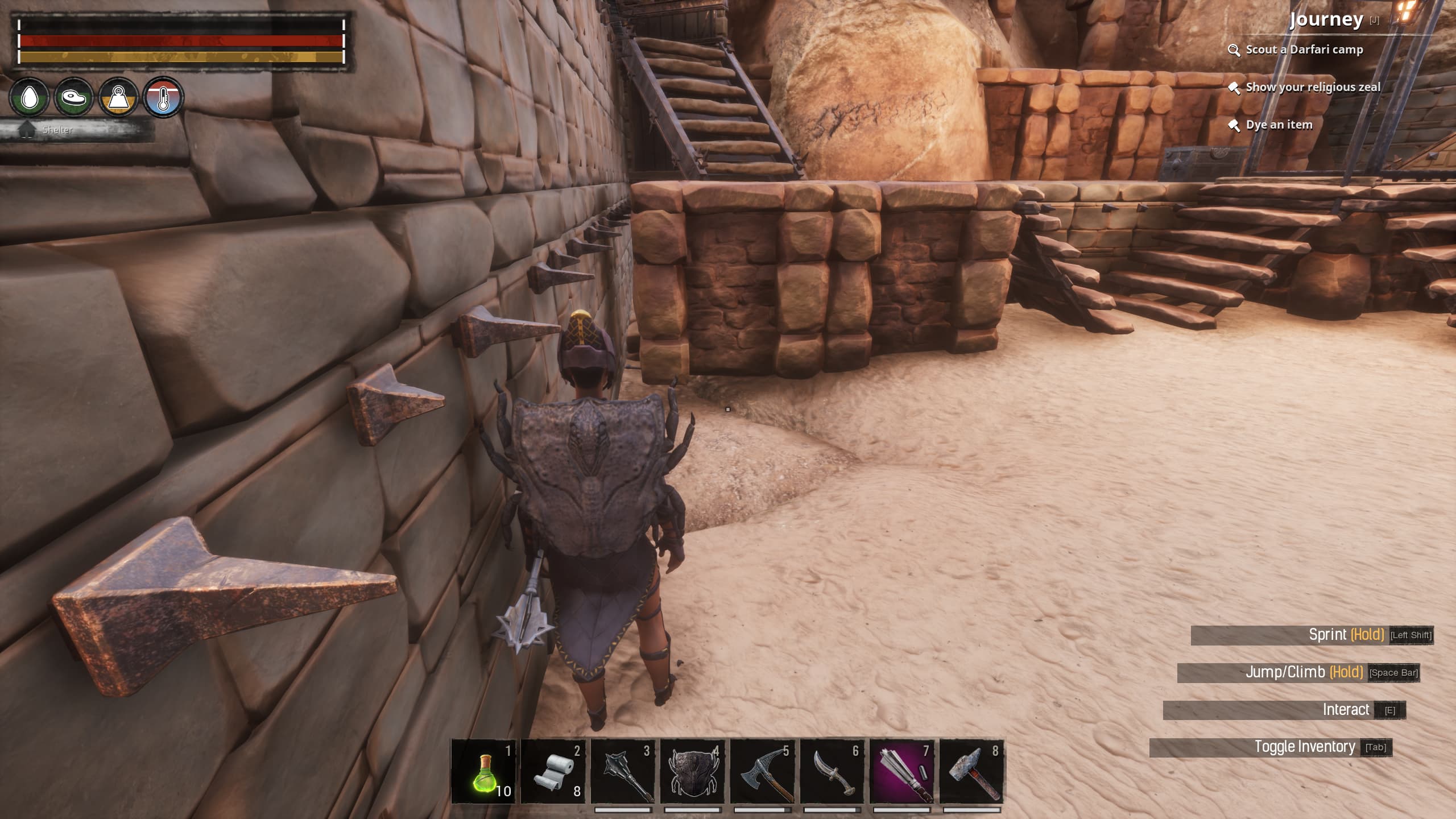The width and height of the screenshot is (1456, 819).
Task: Select the Dye an item objective
Action: [x=1279, y=125]
